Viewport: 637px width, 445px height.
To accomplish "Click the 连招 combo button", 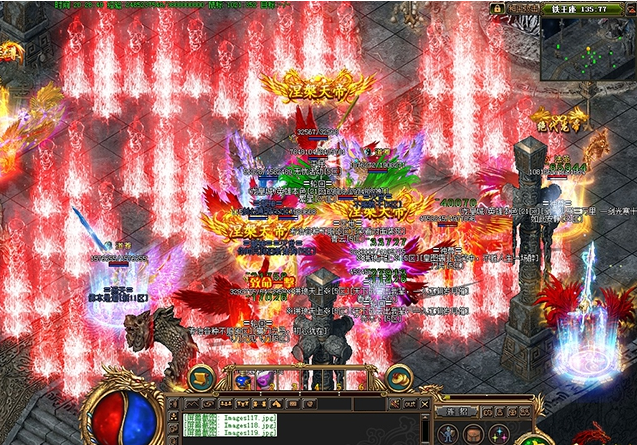I will click(457, 410).
